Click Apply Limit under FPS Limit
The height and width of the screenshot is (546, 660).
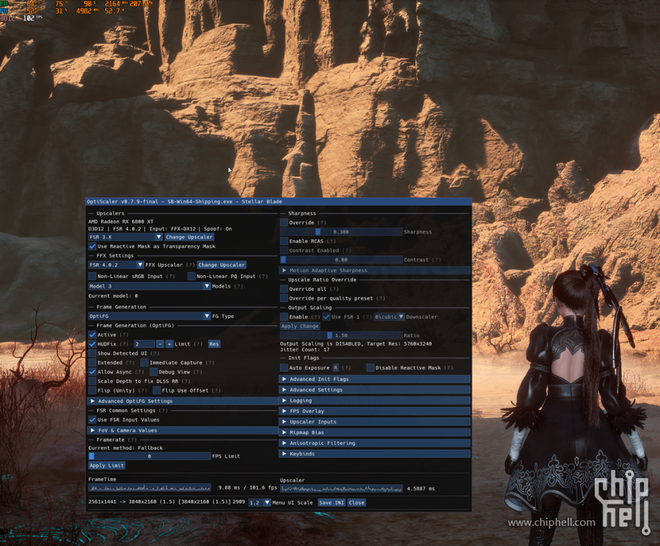pos(107,466)
